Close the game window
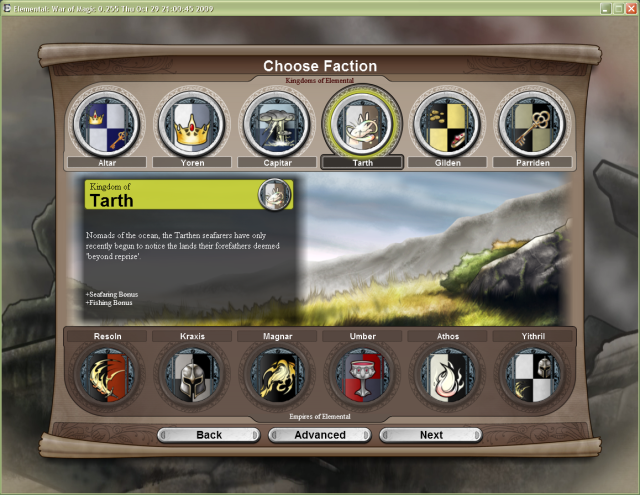 click(x=630, y=8)
